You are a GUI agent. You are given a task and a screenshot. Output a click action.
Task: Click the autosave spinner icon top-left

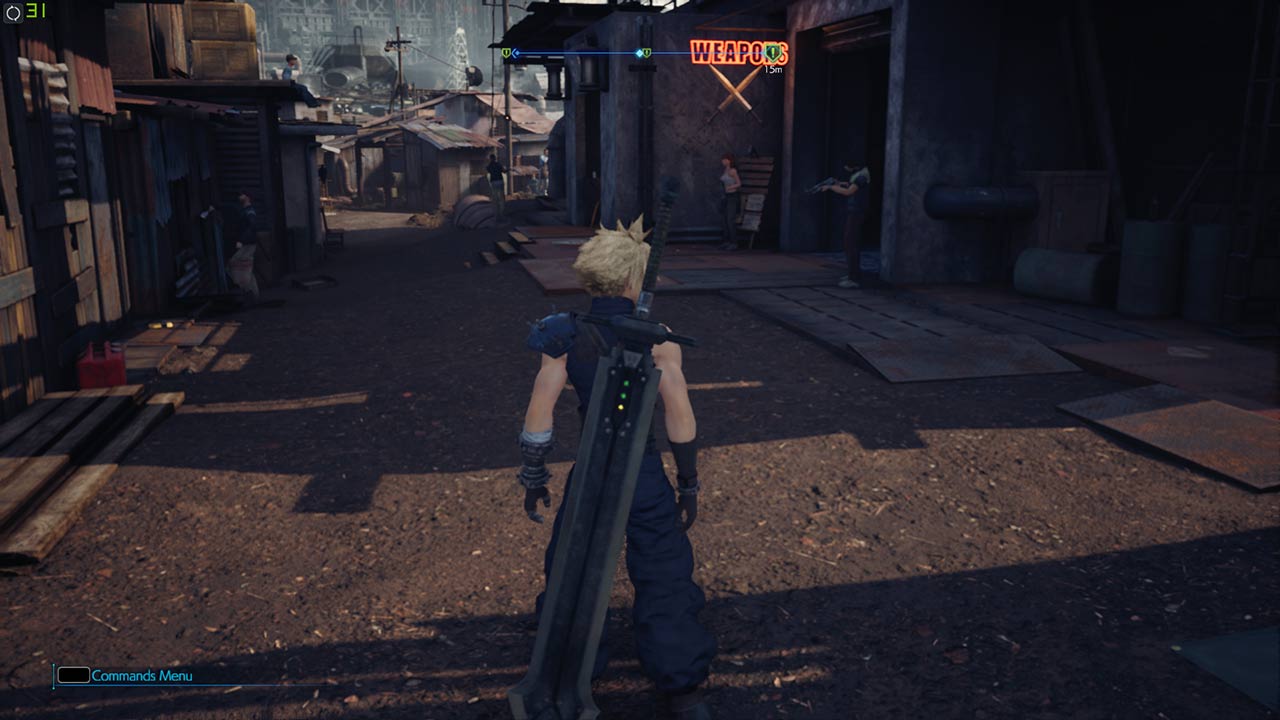13,12
